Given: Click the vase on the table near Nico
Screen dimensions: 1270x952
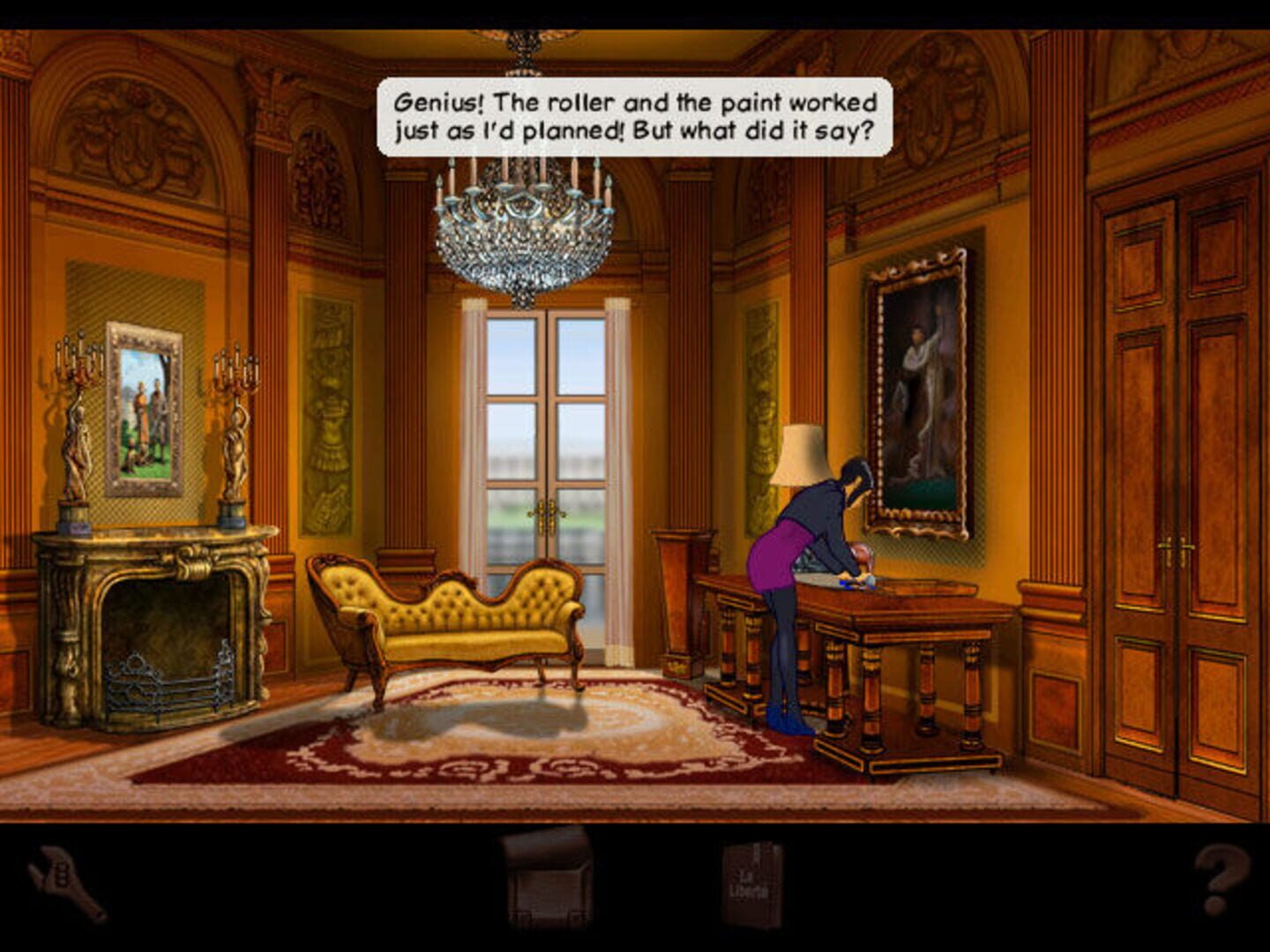Looking at the screenshot, I should 860,555.
